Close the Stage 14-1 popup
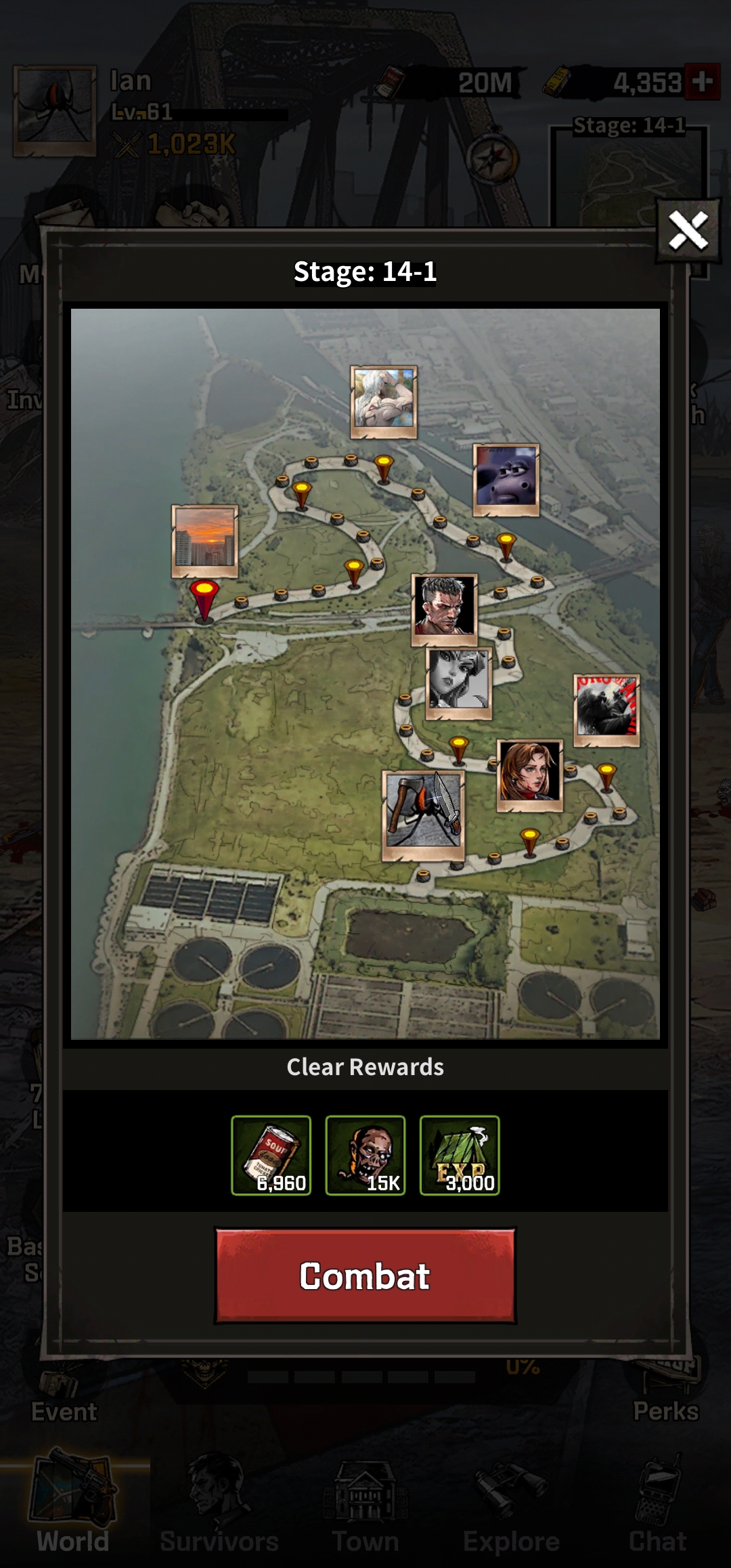Viewport: 731px width, 1568px height. (x=688, y=230)
